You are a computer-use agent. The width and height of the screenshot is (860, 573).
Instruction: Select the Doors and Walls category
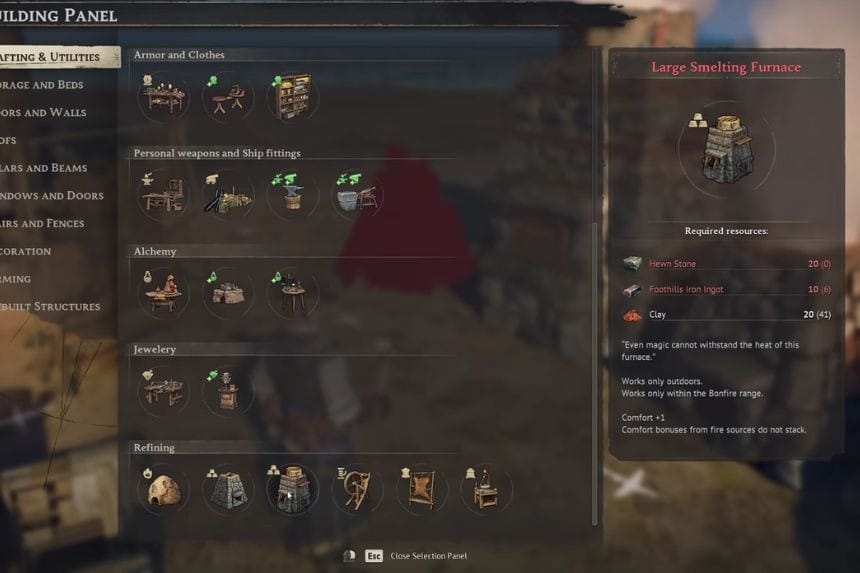tap(44, 113)
